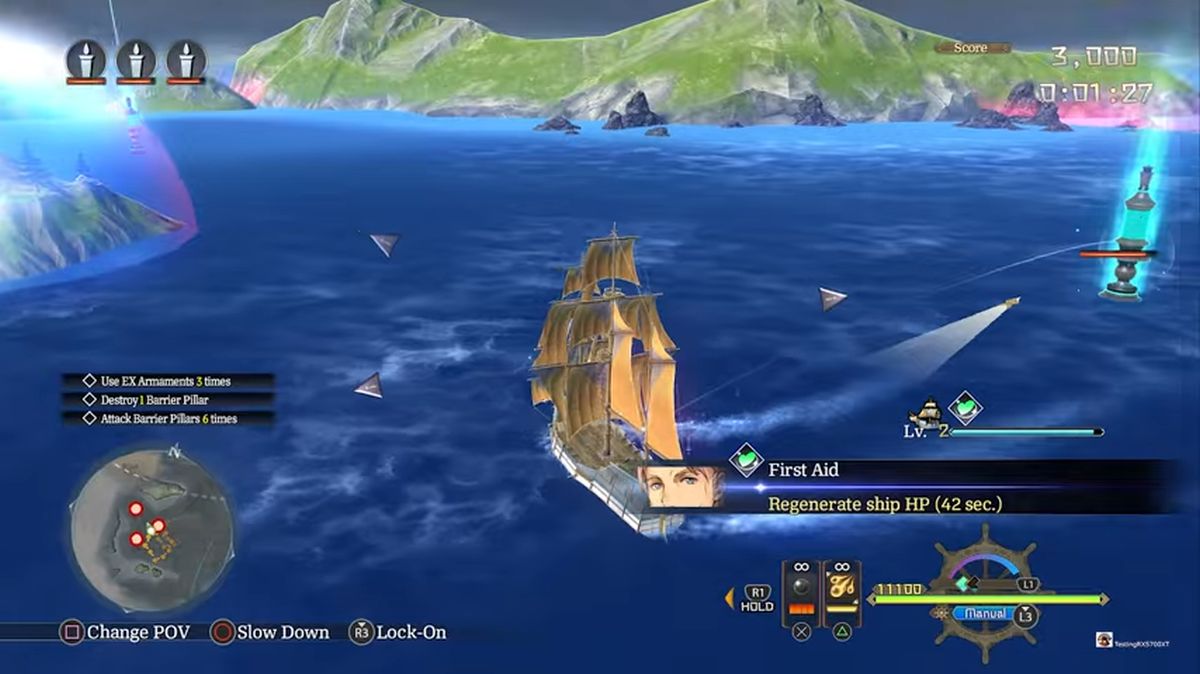Select the 'Use EX Armaments 3 times' objective
1200x674 pixels.
coord(166,381)
